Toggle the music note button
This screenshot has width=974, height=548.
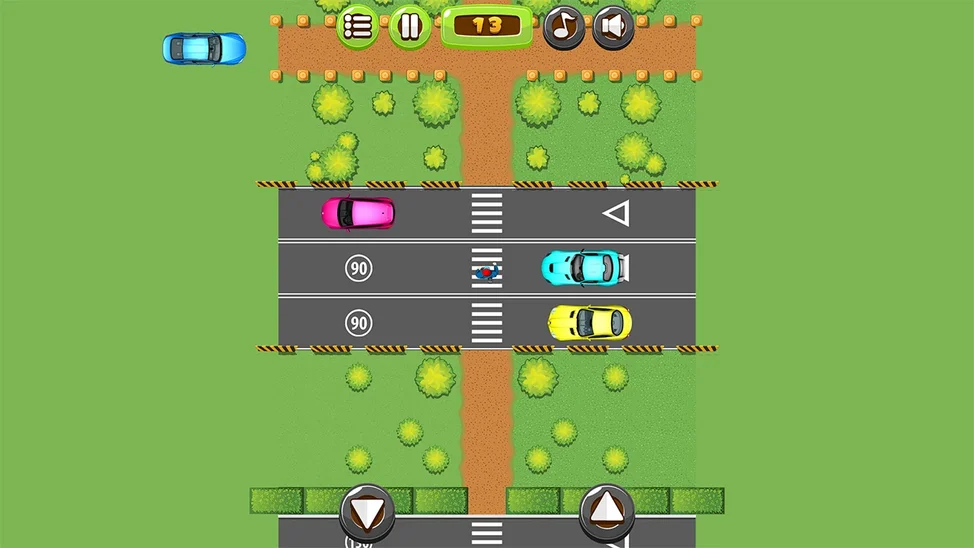click(x=564, y=27)
